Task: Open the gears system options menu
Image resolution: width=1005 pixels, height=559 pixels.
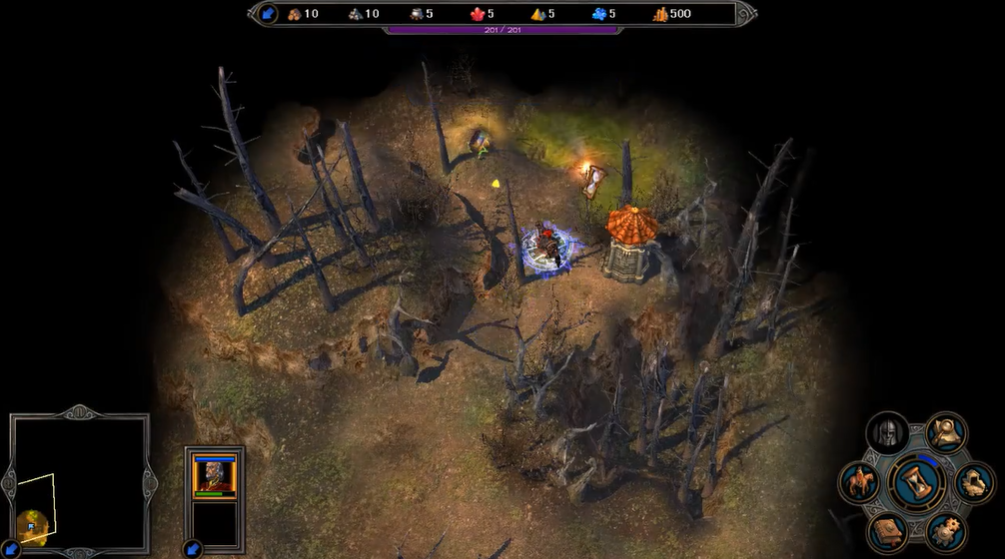Action: tap(946, 531)
